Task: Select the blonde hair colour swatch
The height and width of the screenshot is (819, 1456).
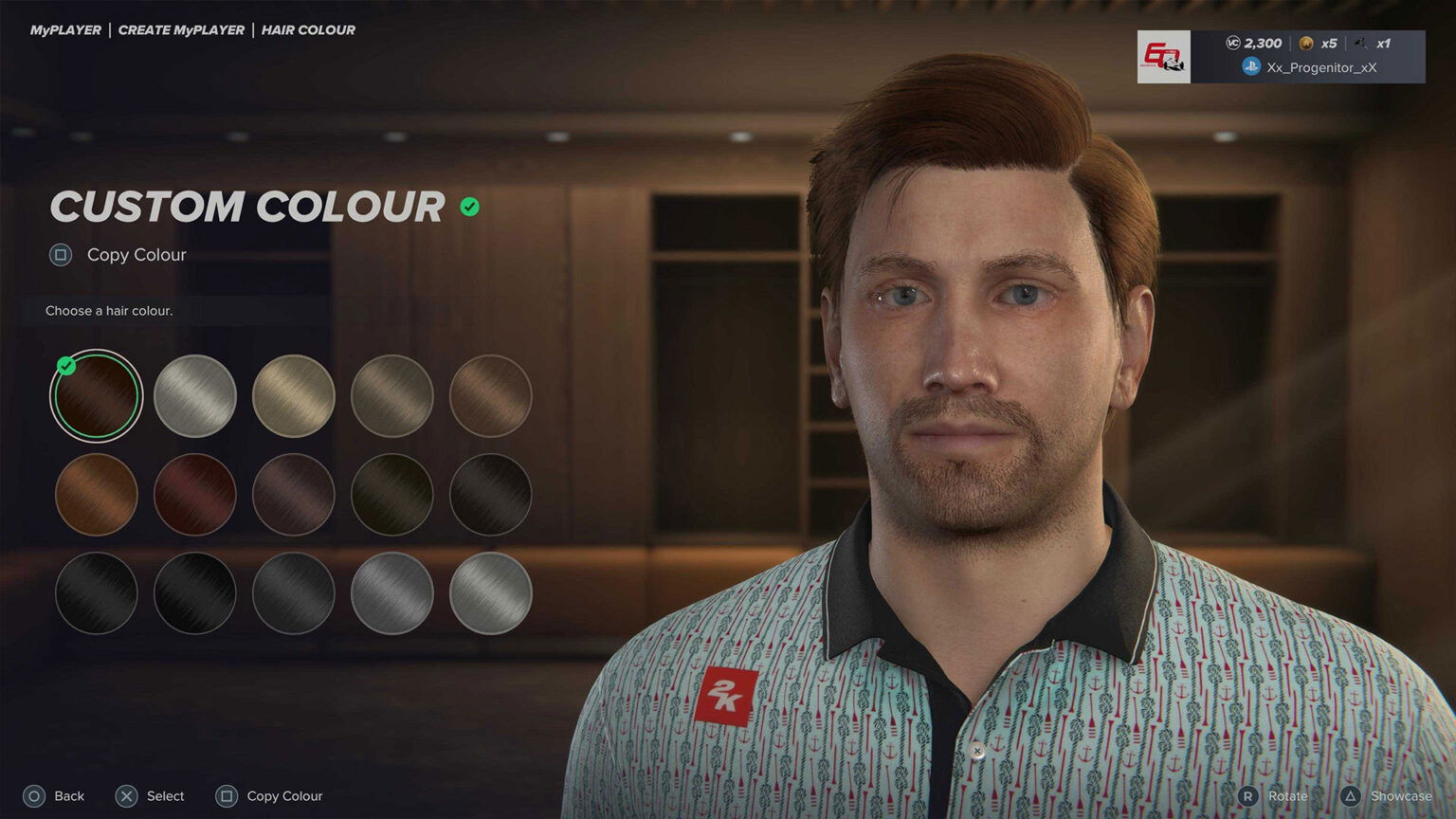Action: point(293,396)
